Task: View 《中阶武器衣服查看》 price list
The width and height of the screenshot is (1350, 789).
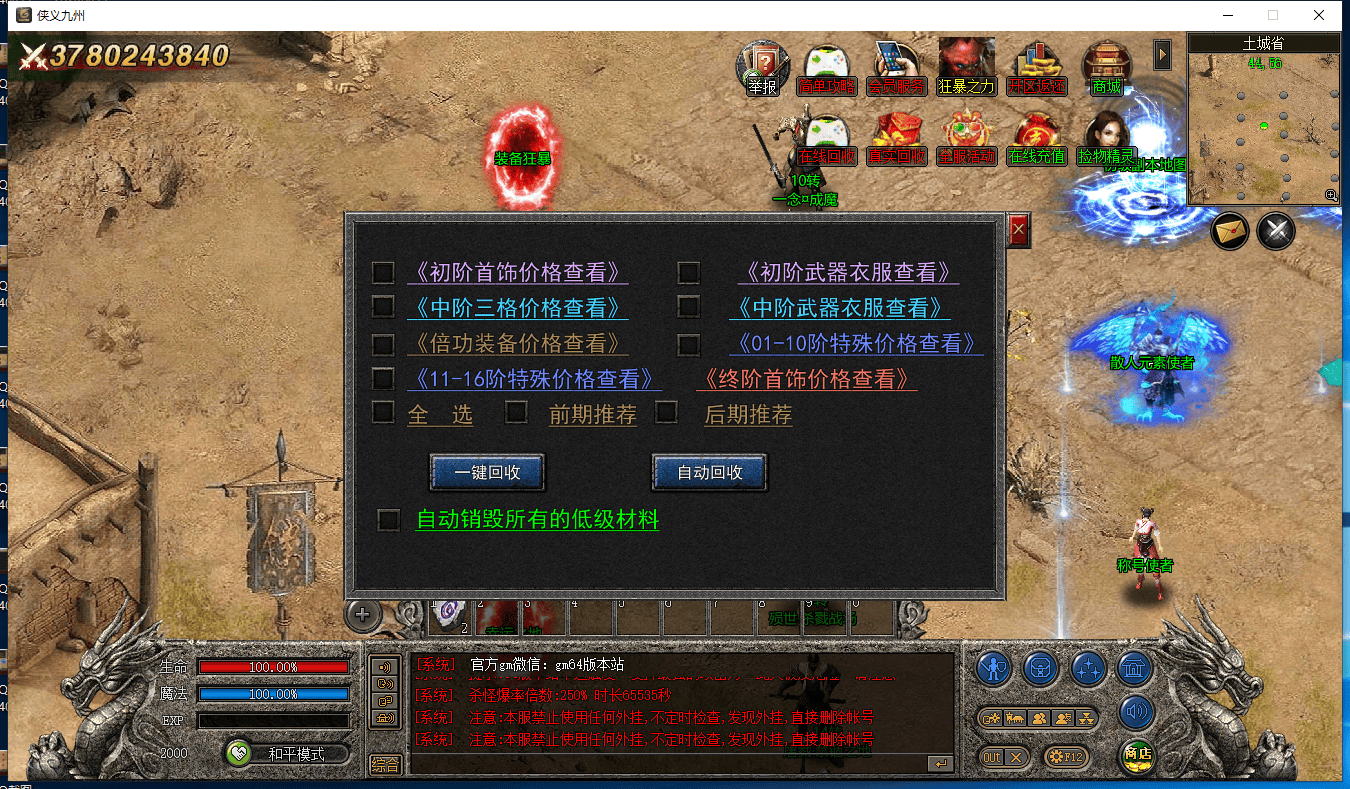Action: (x=839, y=307)
